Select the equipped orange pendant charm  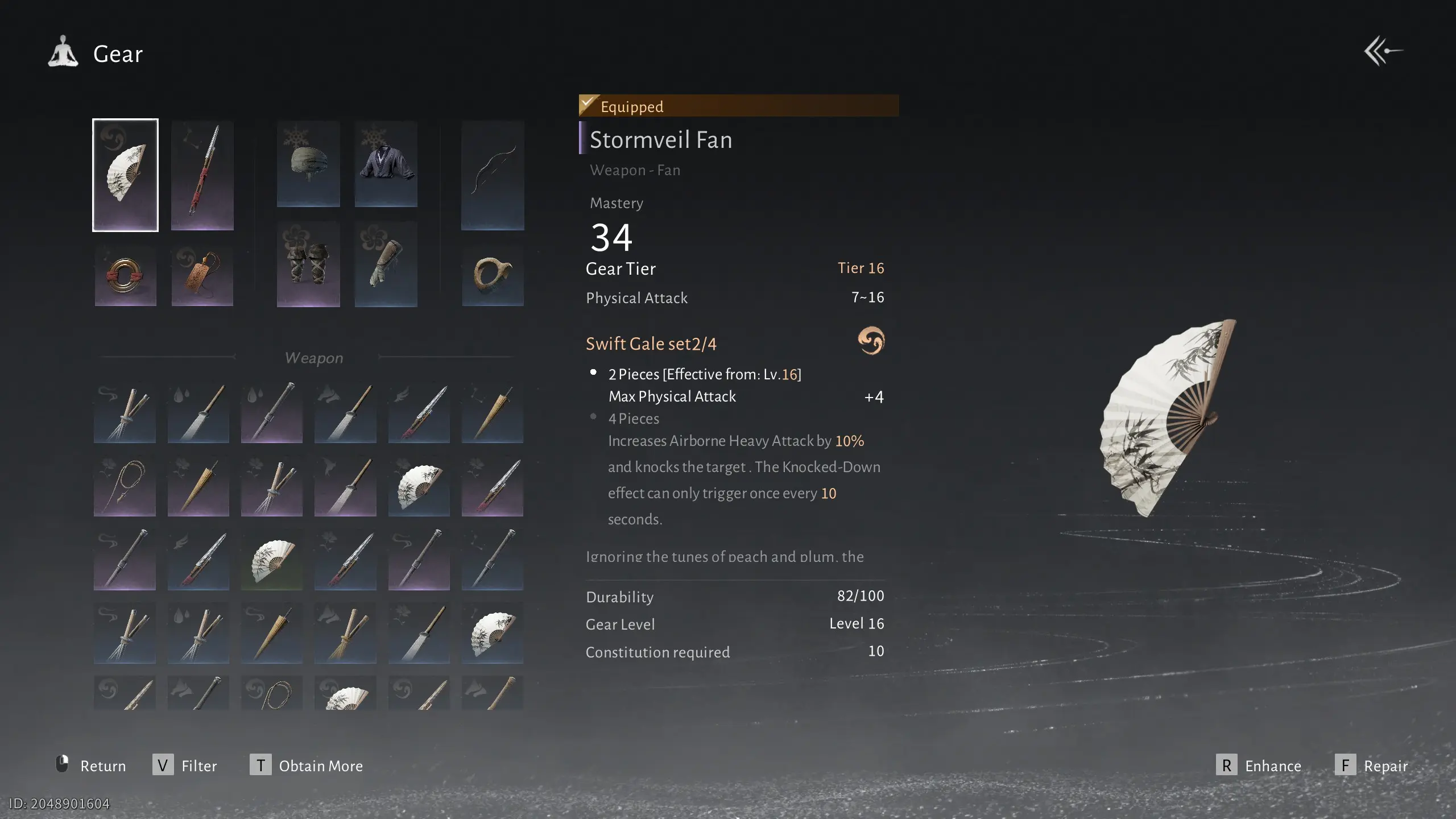click(202, 276)
